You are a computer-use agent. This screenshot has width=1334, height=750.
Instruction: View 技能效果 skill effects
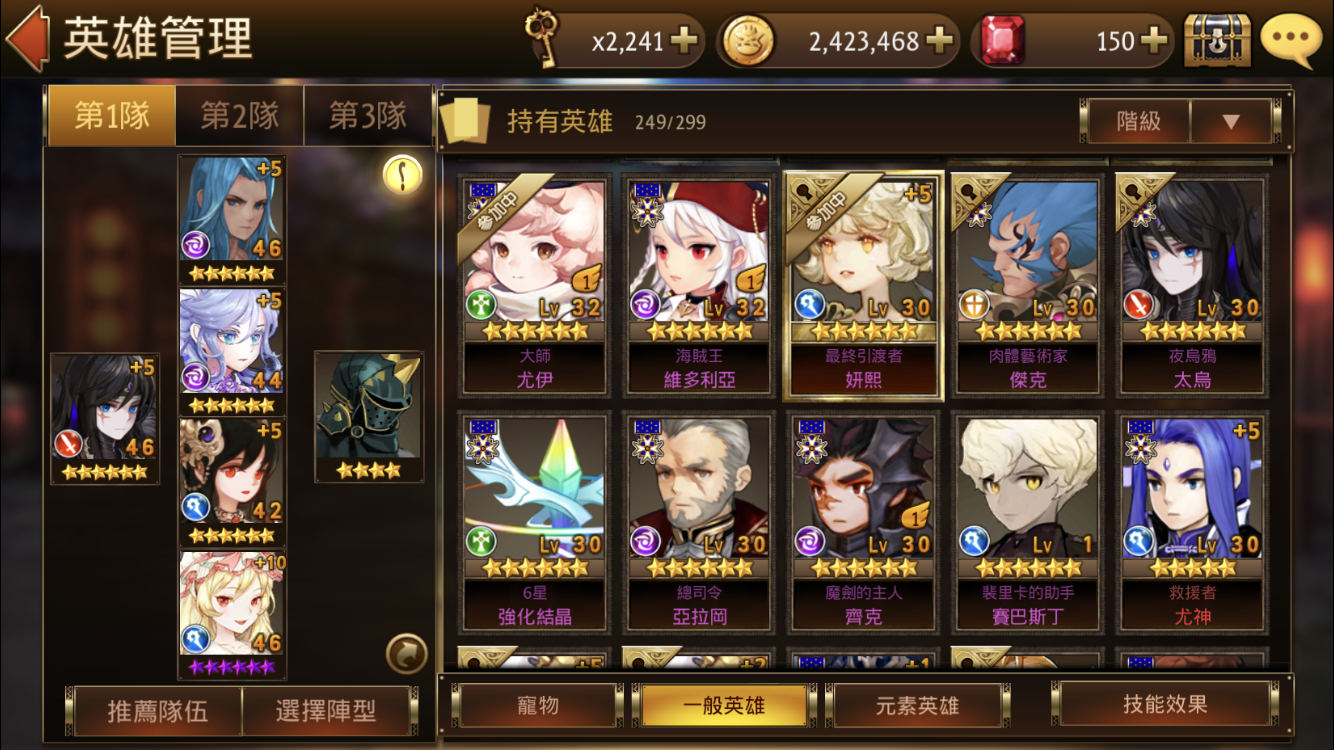pyautogui.click(x=1165, y=704)
